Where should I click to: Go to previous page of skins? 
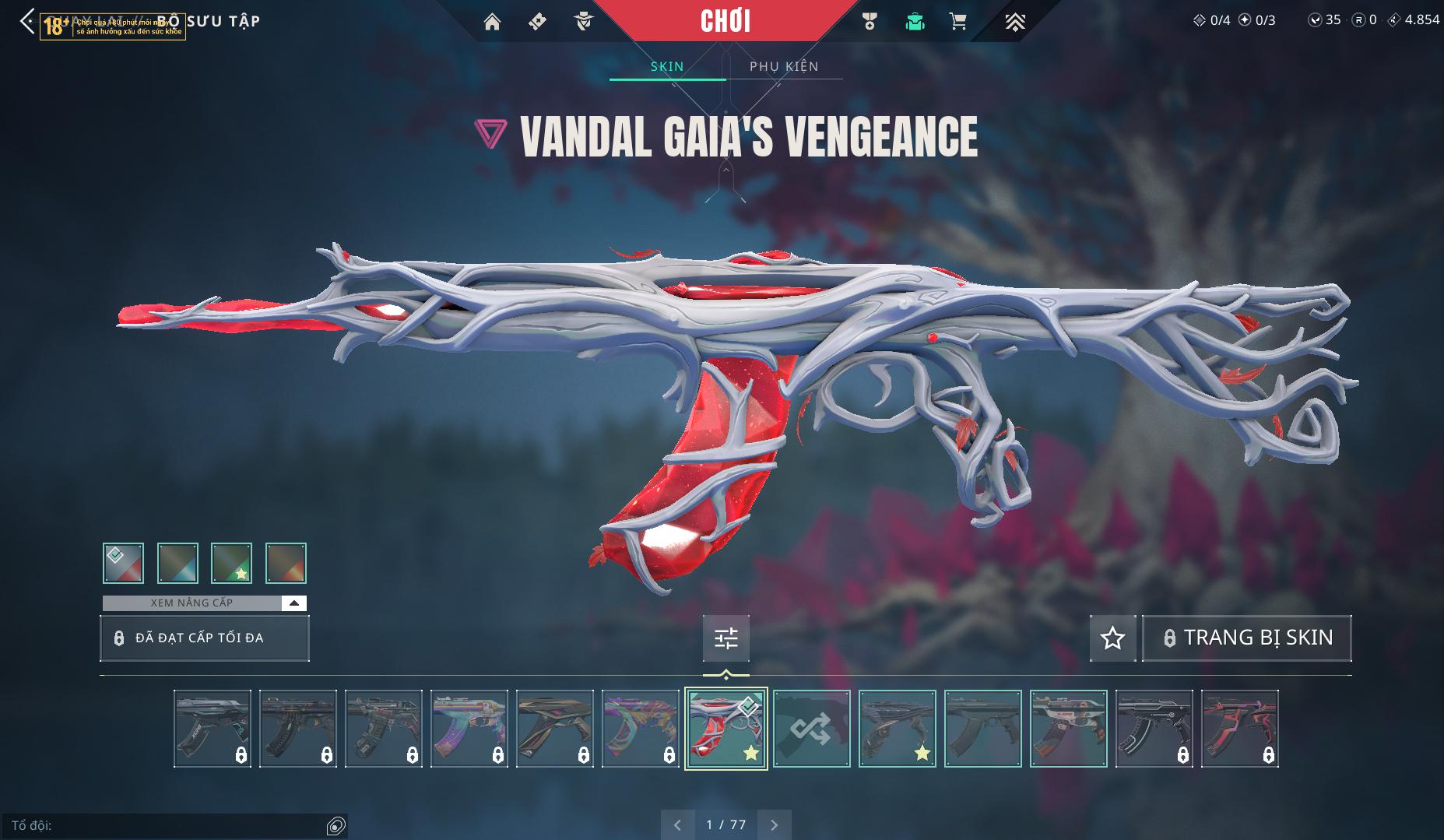coord(677,824)
